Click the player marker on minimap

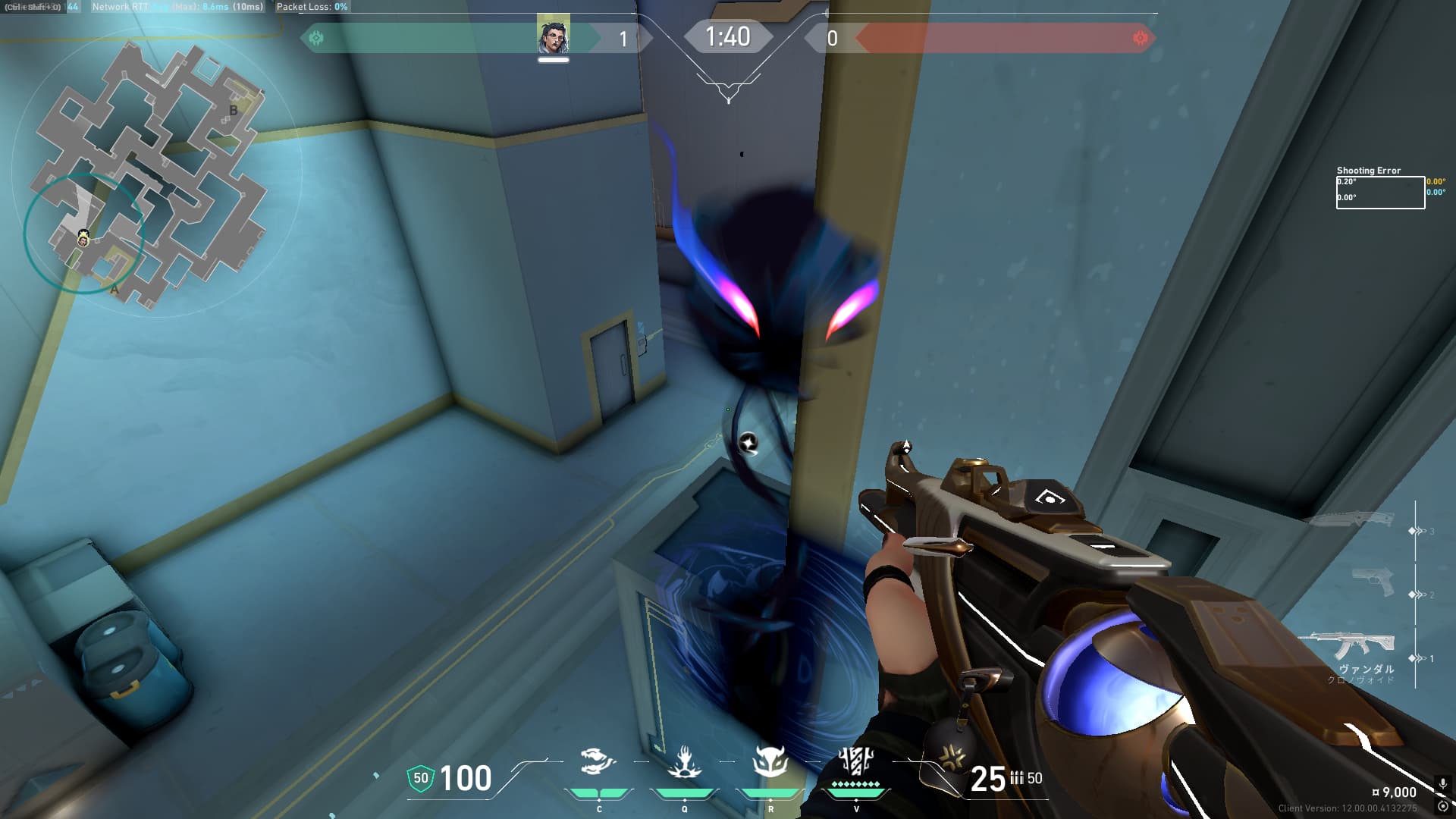[83, 240]
